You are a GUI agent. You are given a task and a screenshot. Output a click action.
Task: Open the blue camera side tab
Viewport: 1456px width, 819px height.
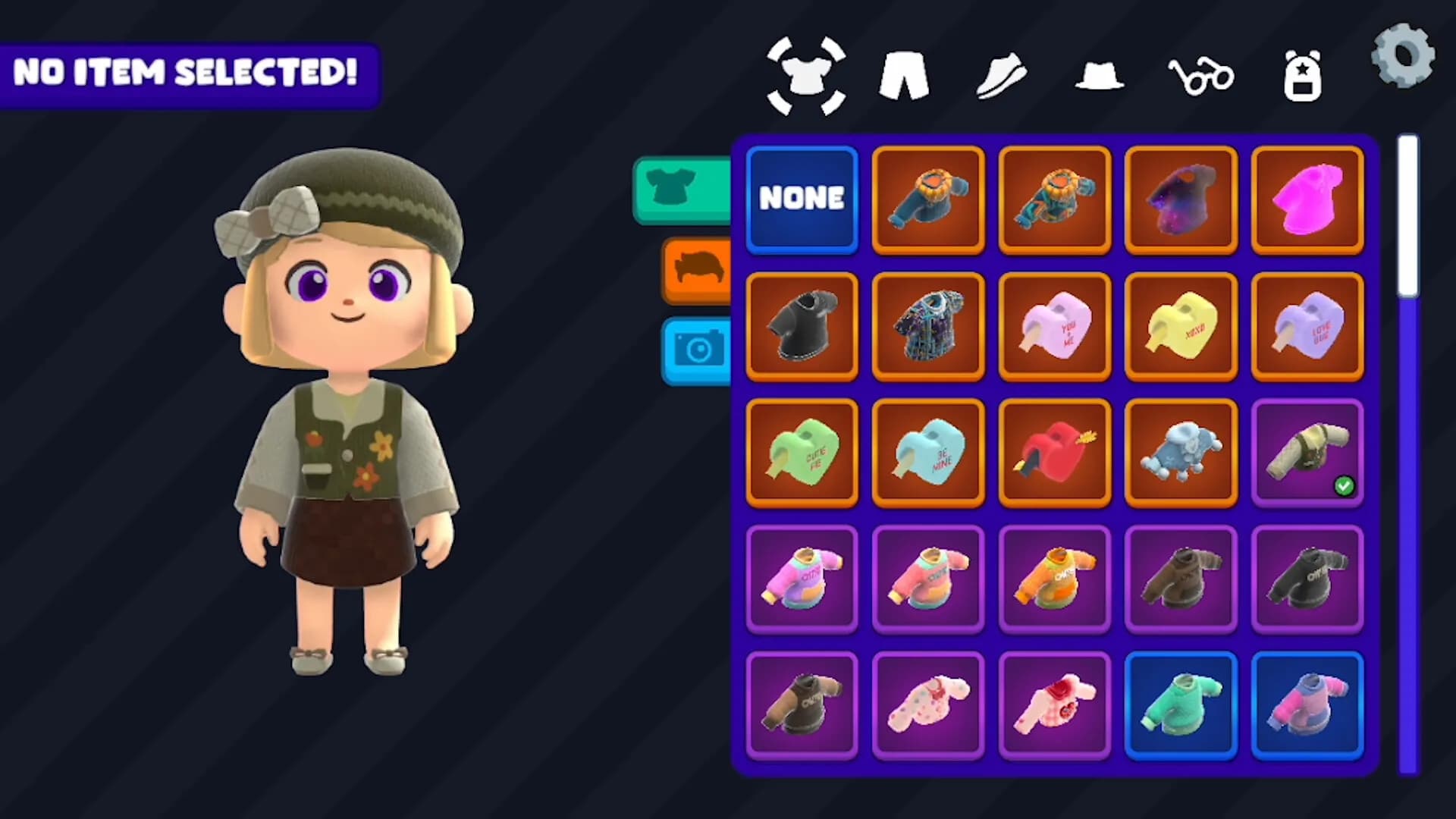click(x=696, y=350)
